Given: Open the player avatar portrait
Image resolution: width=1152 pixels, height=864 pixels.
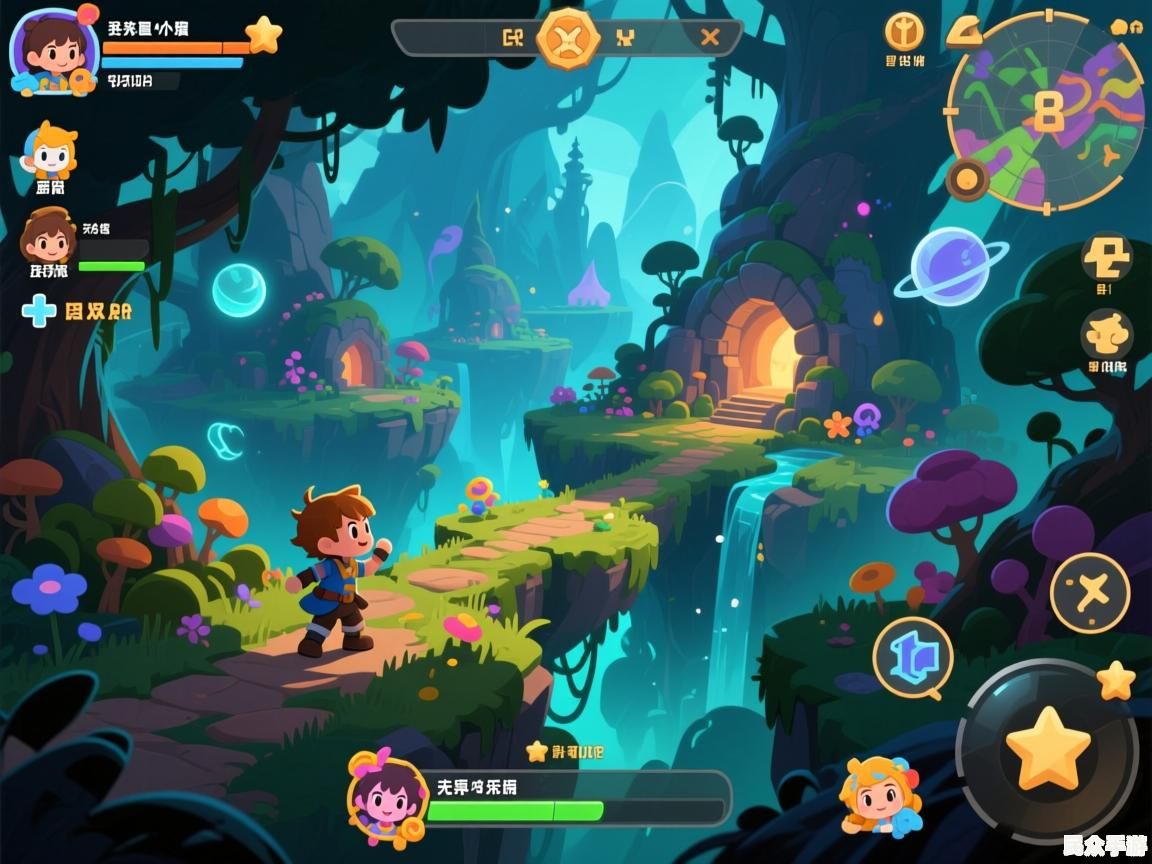Looking at the screenshot, I should [53, 51].
